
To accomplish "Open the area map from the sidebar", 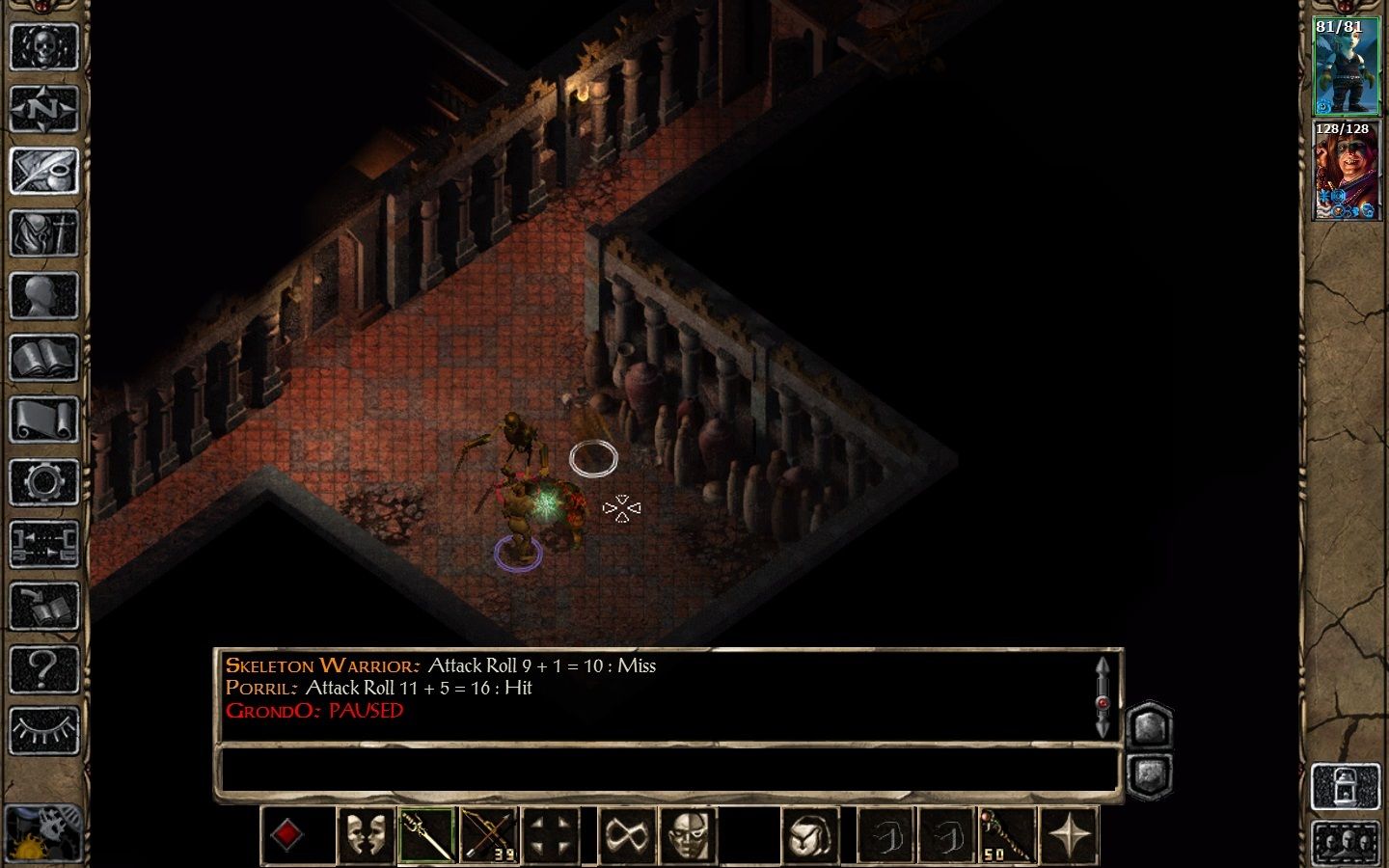I will (x=45, y=108).
